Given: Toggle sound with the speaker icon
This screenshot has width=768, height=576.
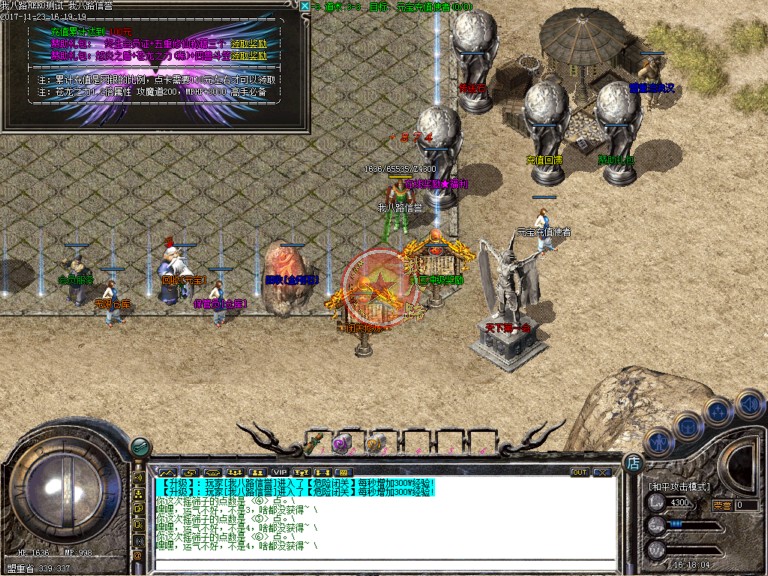Looking at the screenshot, I should click(748, 403).
